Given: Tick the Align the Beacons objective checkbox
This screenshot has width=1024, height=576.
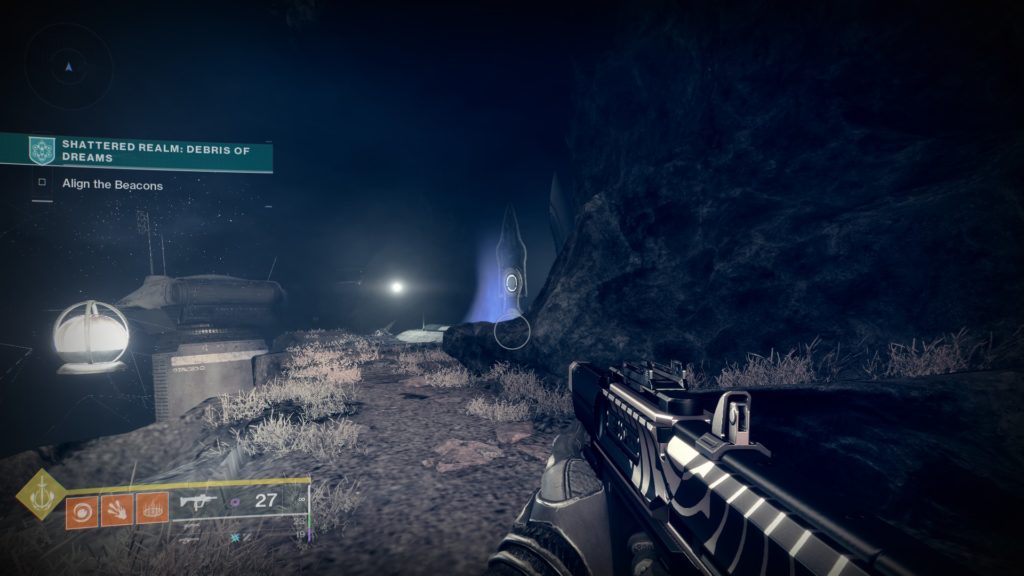Looking at the screenshot, I should point(42,184).
